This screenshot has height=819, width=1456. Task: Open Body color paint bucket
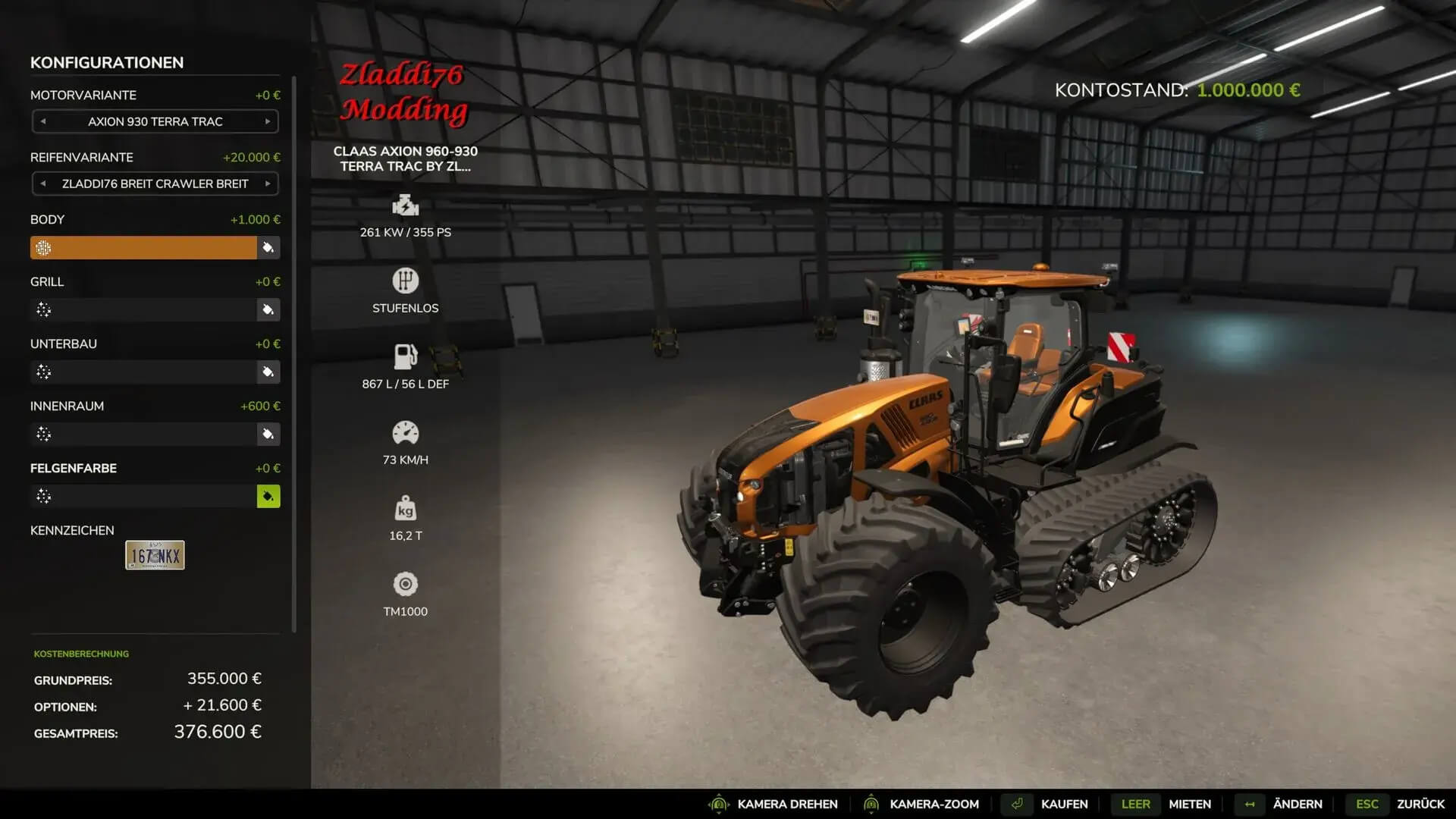point(268,247)
